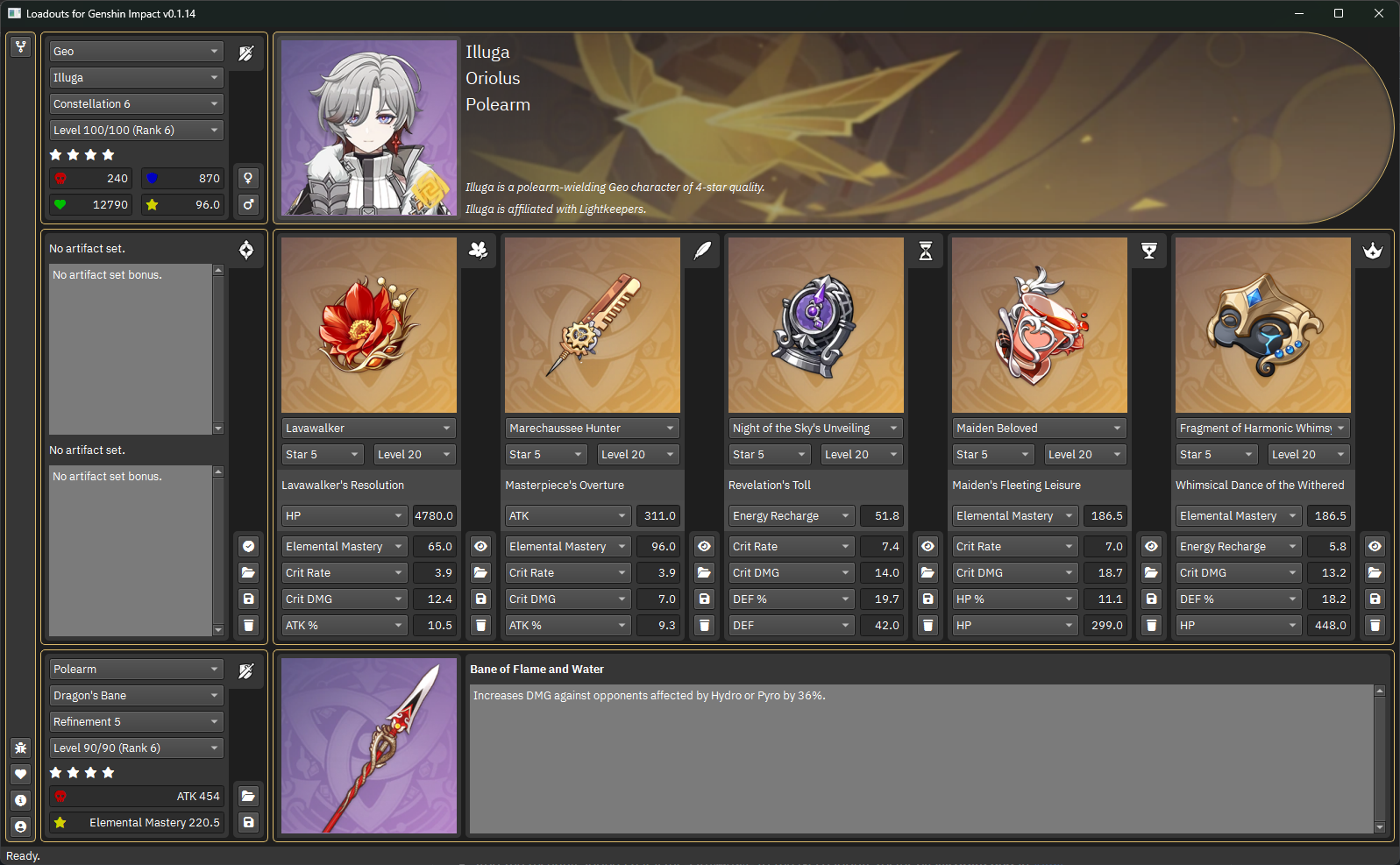The width and height of the screenshot is (1400, 865).
Task: Open the weapon Level 90/90 dropdown
Action: click(x=136, y=748)
